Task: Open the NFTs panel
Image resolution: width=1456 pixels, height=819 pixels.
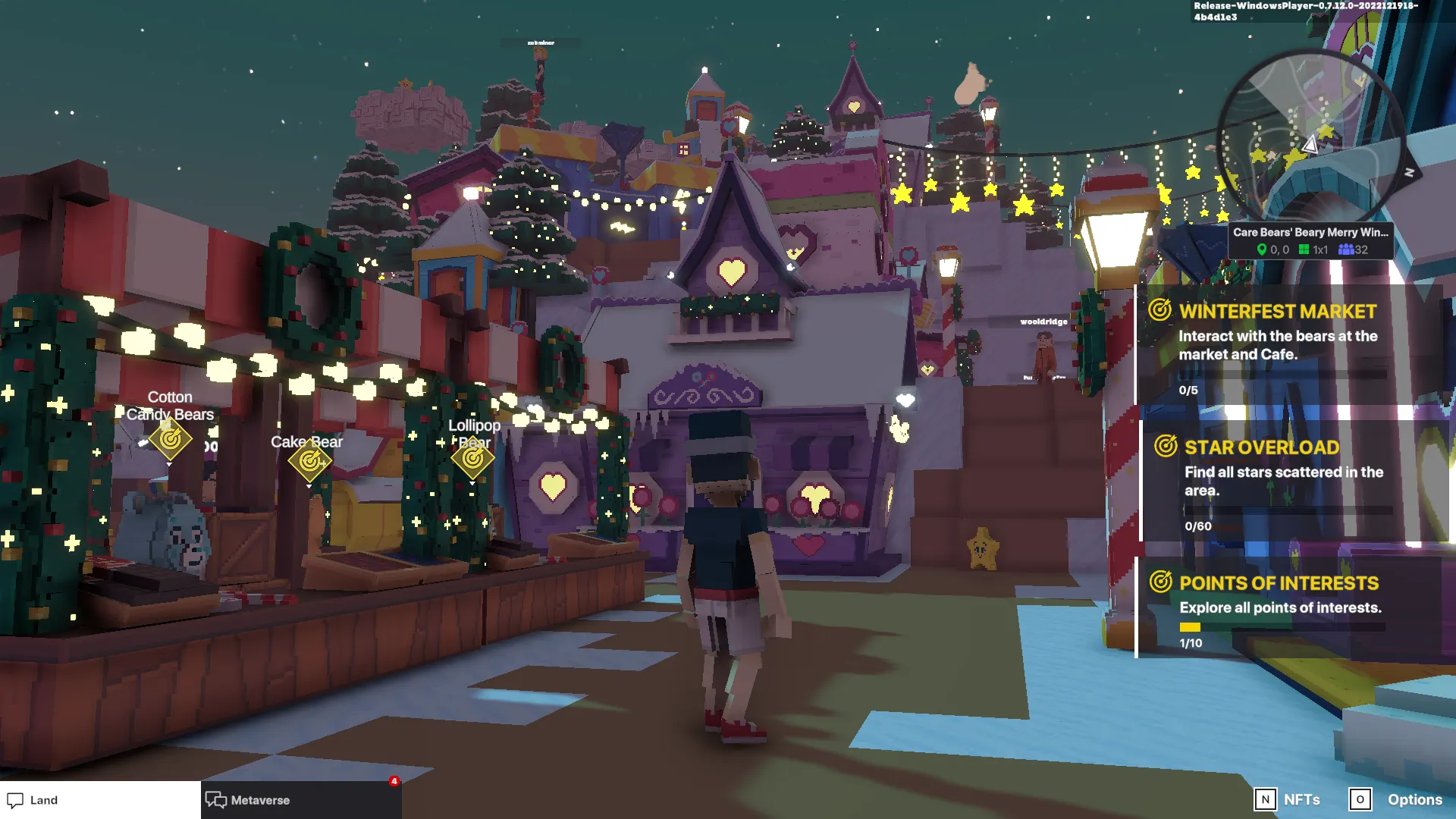Action: click(1288, 799)
